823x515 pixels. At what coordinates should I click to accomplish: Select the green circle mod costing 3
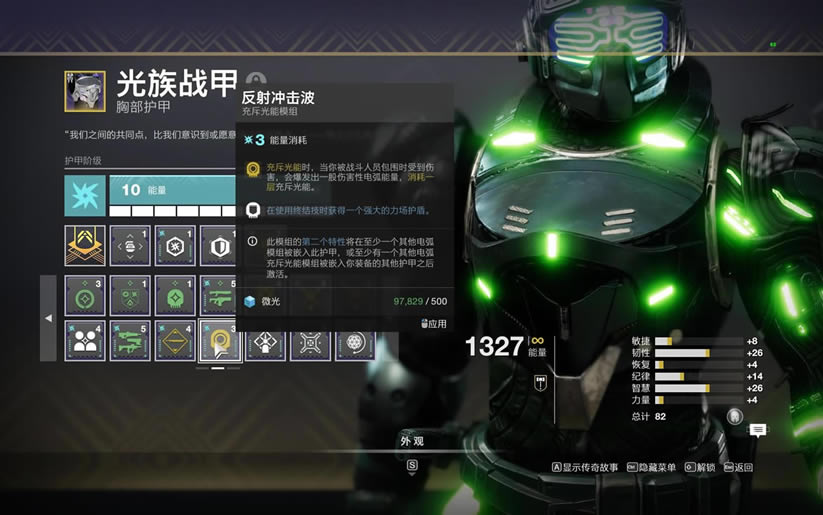85,296
